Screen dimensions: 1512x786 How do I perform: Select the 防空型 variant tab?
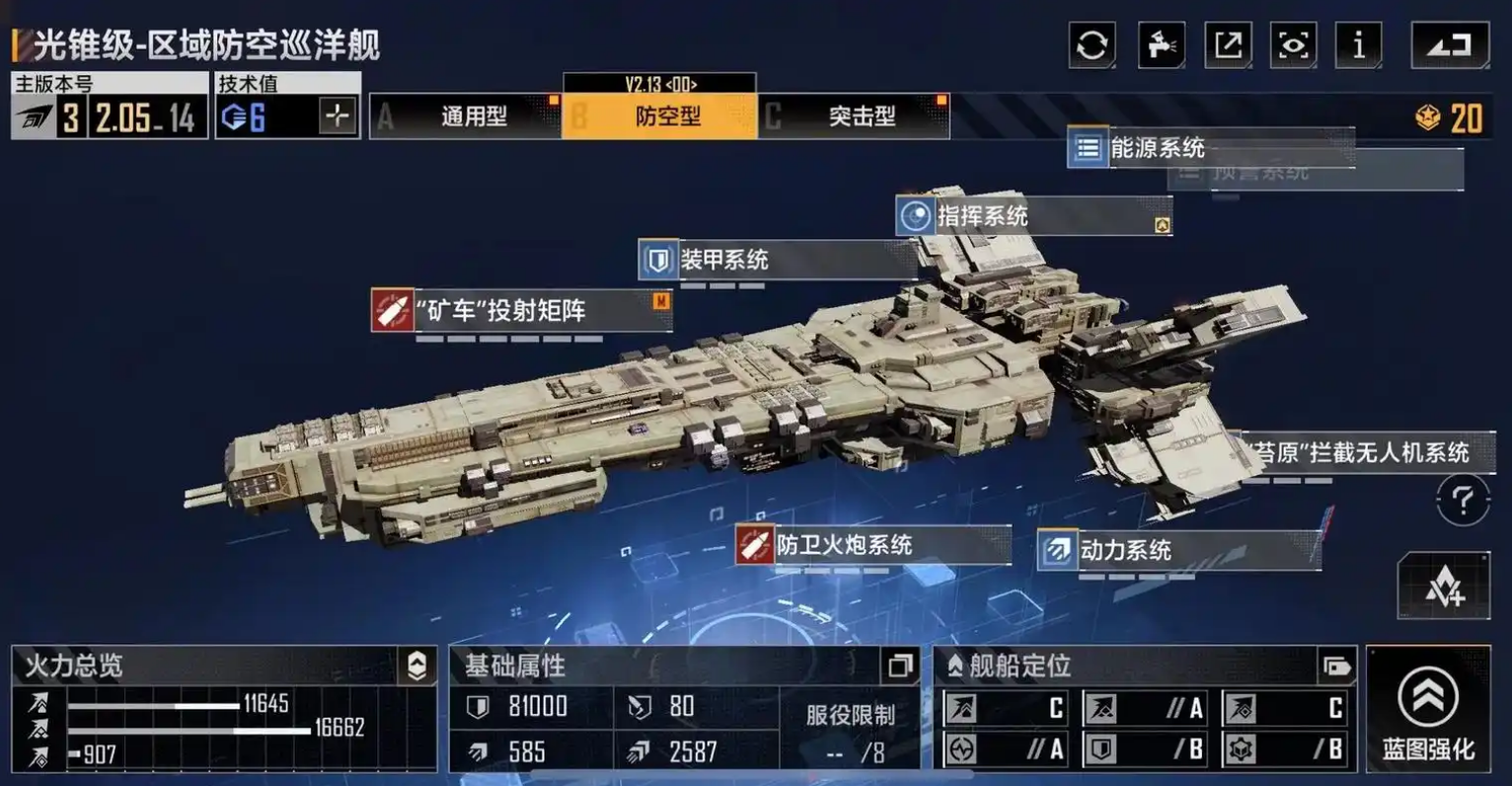pyautogui.click(x=659, y=117)
